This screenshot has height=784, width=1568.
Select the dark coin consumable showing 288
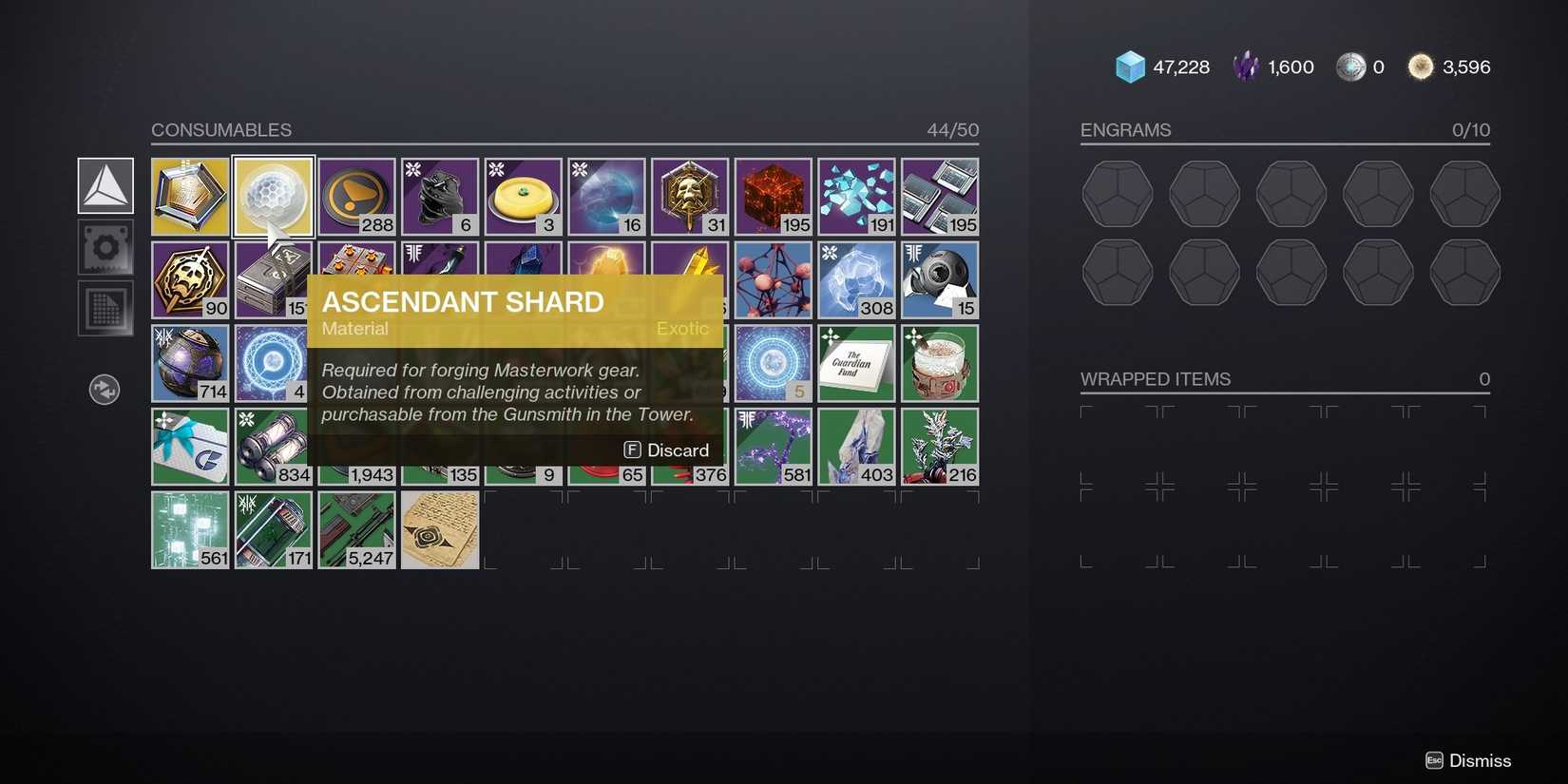tap(356, 196)
